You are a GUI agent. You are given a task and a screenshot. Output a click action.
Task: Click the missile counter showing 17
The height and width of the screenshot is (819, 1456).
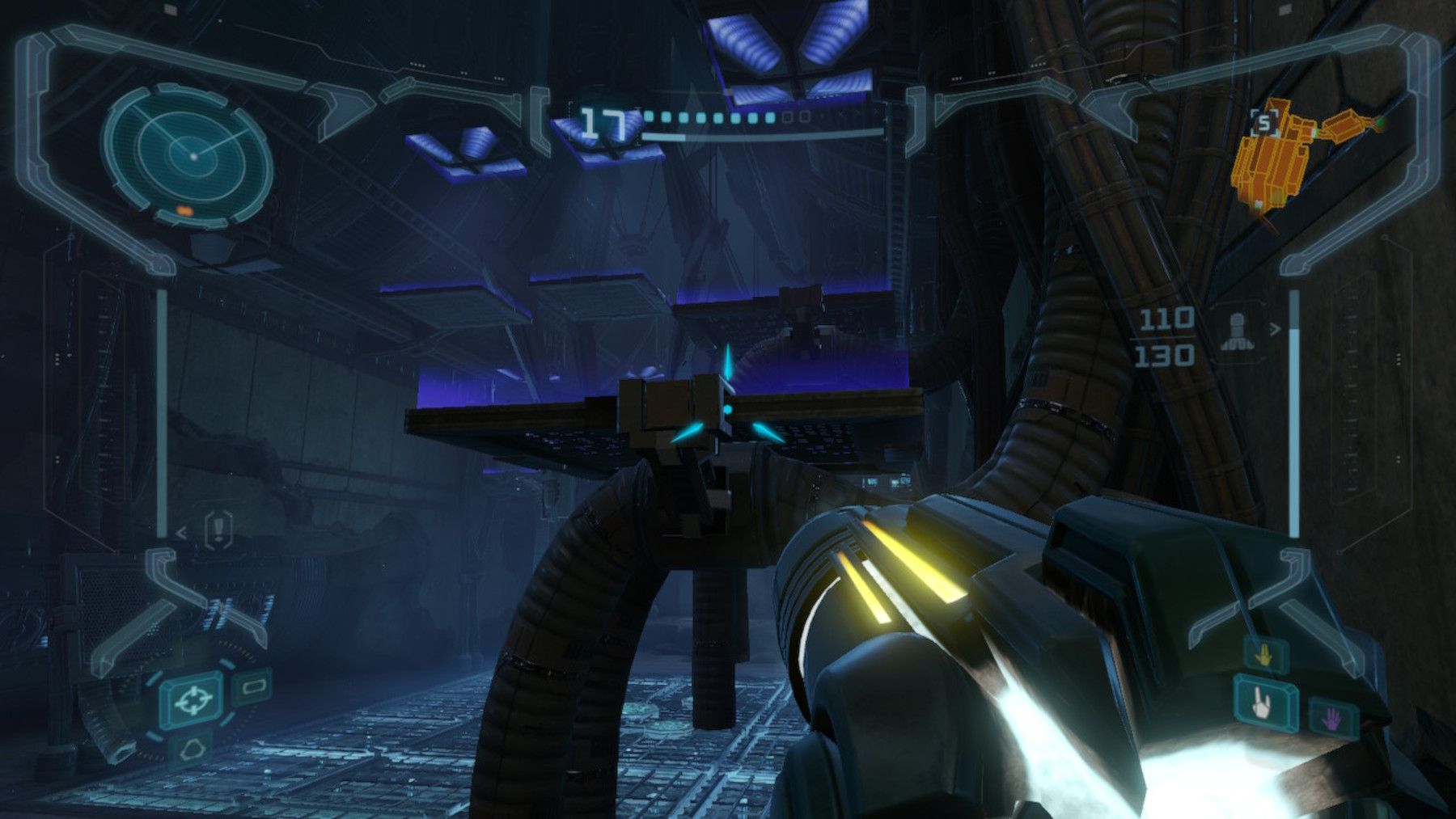coord(603,121)
